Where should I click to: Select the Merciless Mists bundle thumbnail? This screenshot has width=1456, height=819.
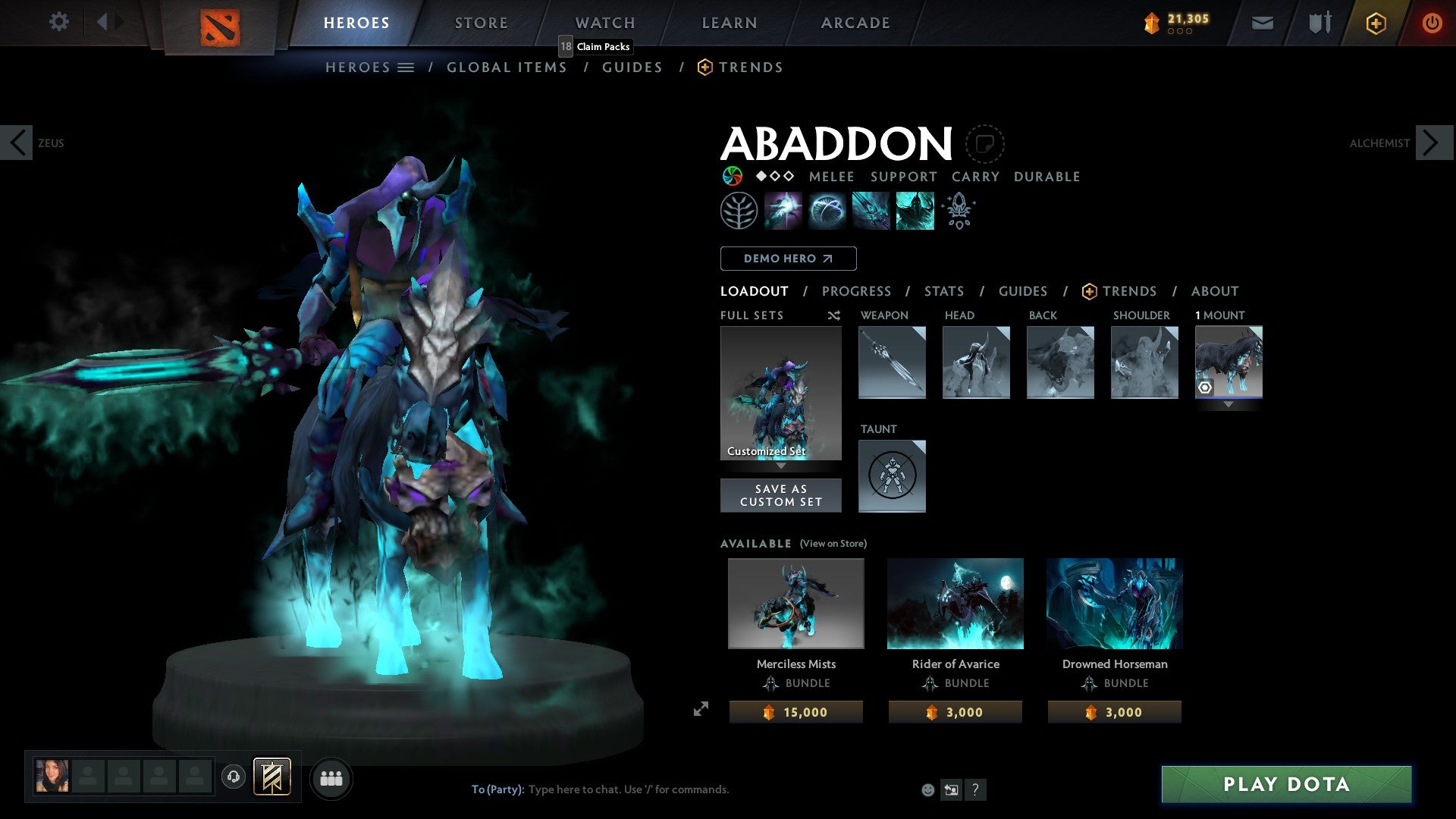pos(795,603)
